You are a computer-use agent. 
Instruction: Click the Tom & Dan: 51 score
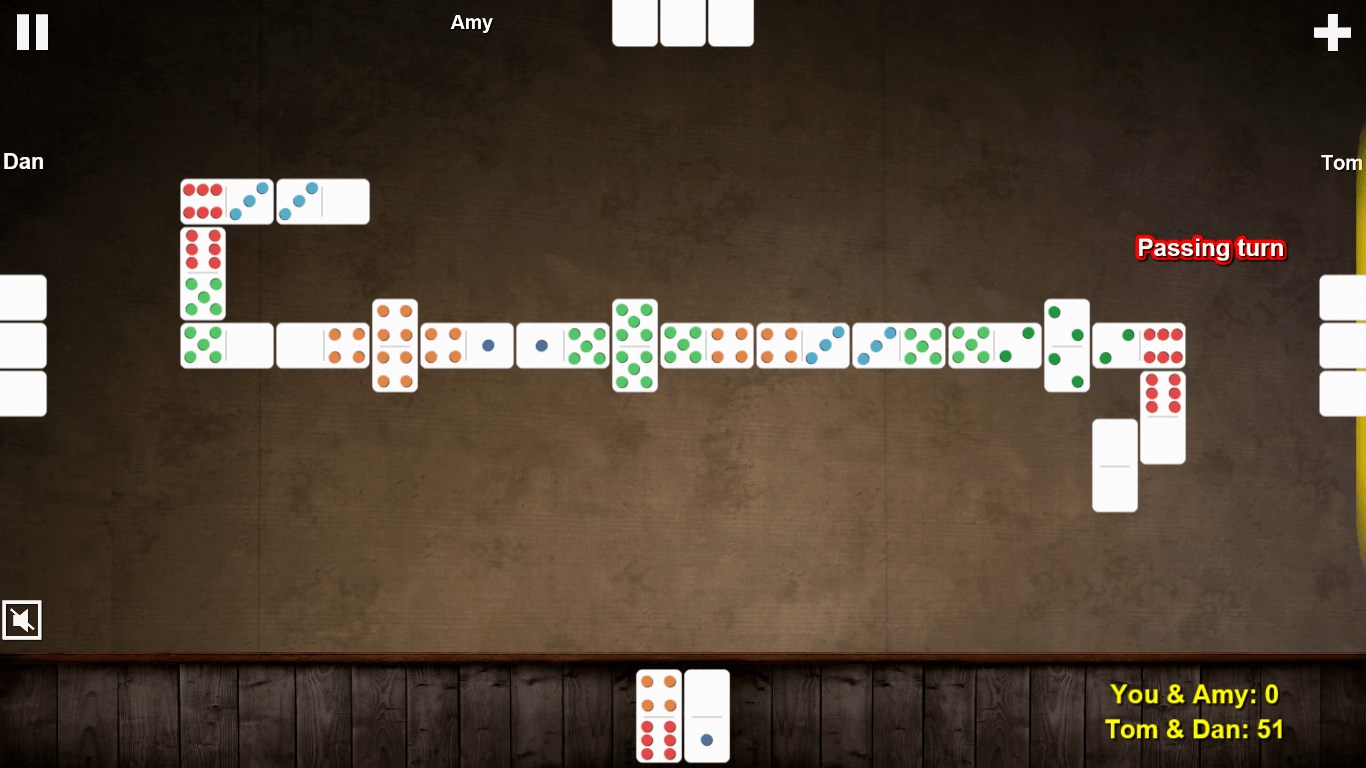coord(1196,729)
